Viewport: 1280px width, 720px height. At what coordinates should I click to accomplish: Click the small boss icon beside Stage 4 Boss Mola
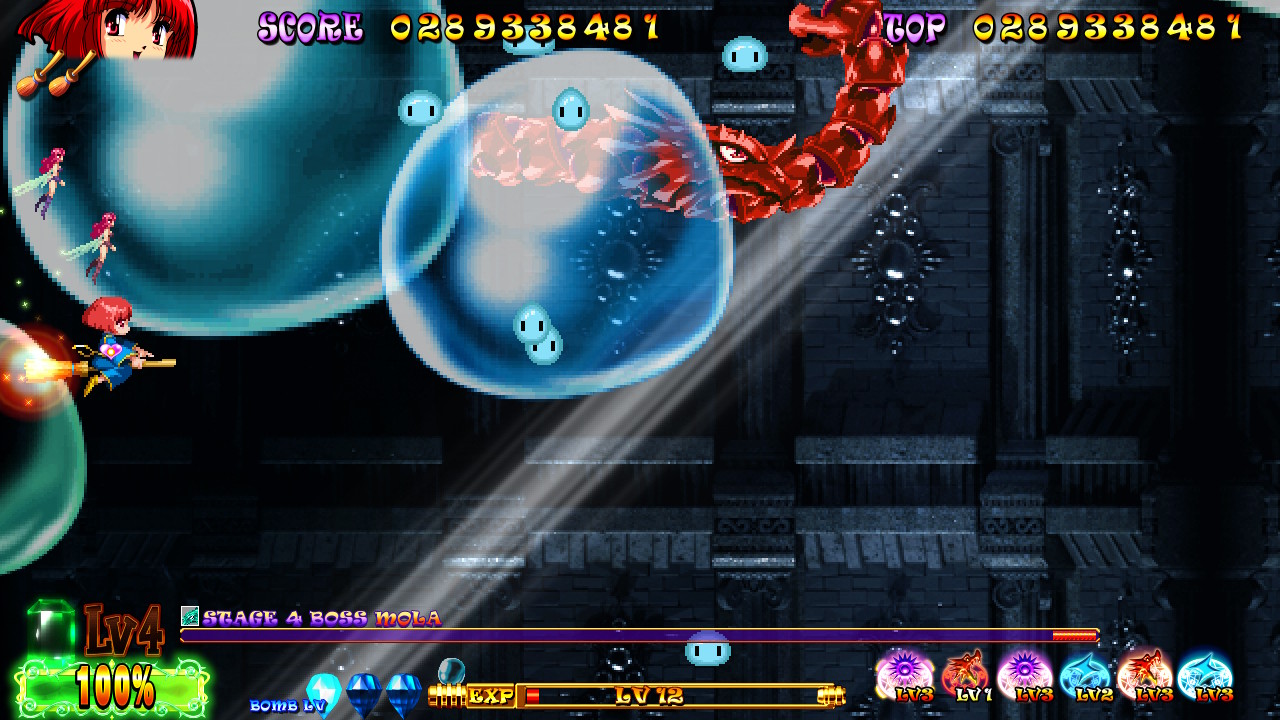(189, 616)
